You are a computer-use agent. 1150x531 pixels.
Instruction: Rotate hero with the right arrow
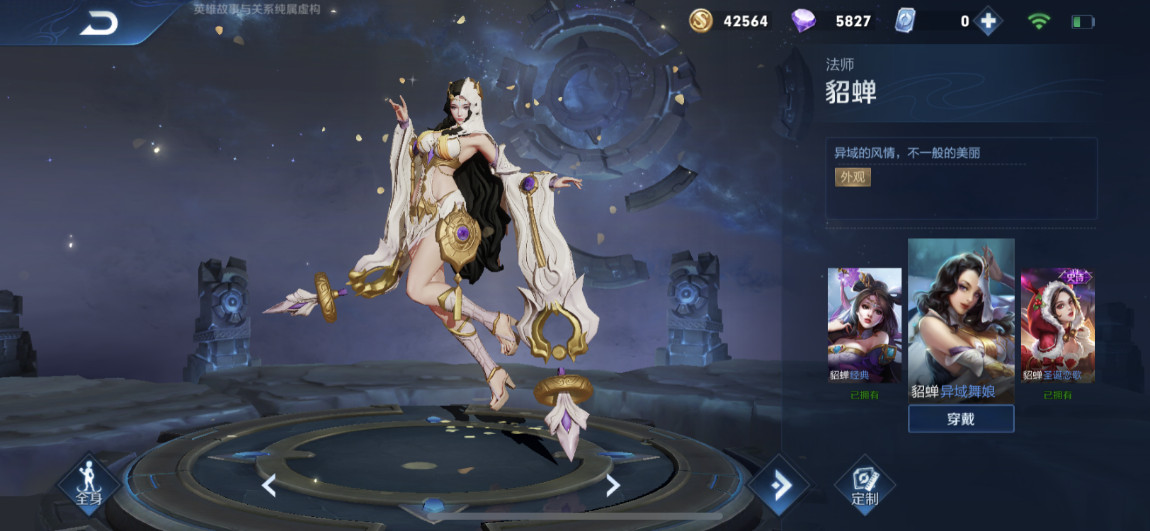click(x=613, y=486)
